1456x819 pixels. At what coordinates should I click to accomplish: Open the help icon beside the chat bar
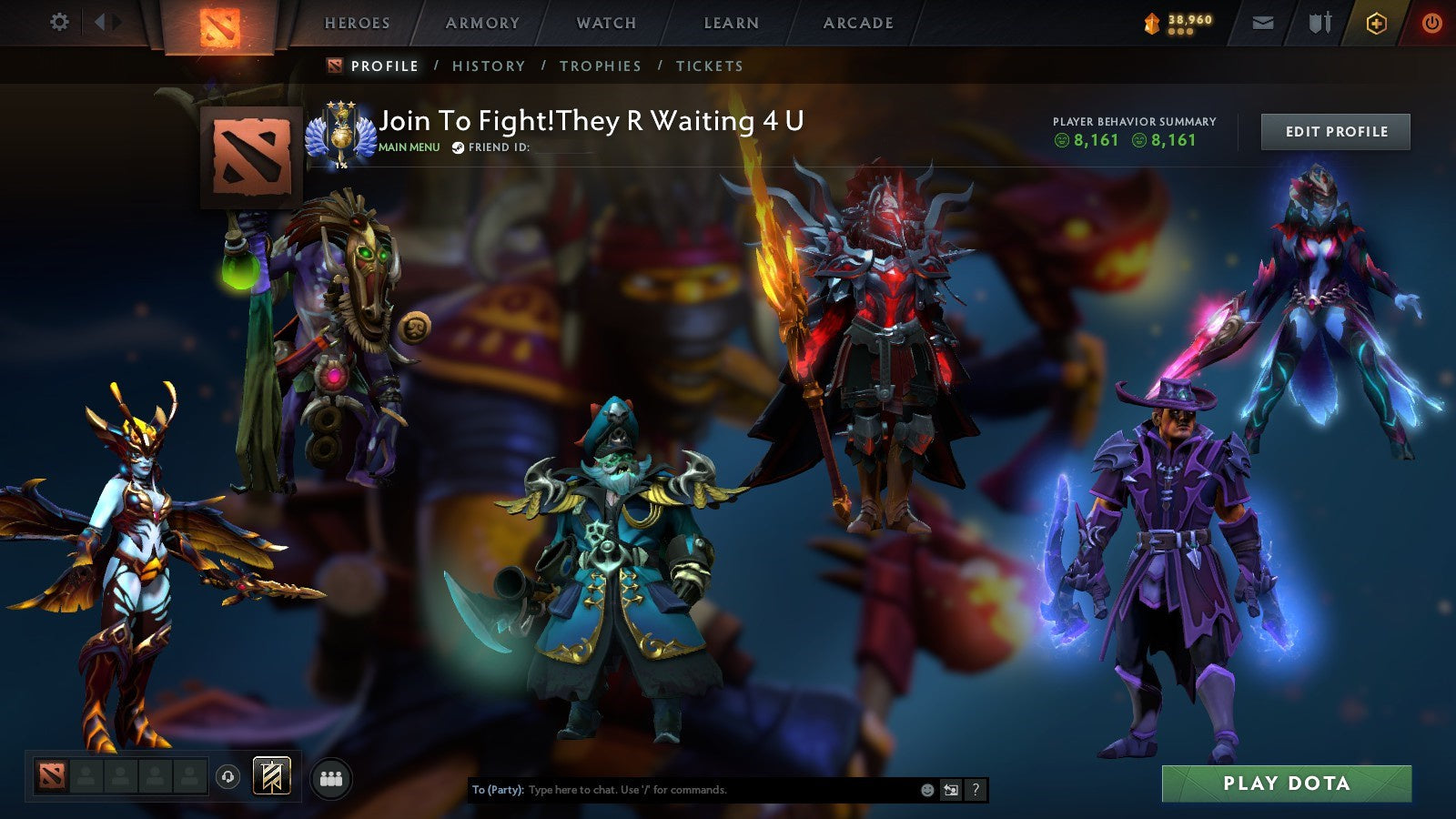pos(974,790)
